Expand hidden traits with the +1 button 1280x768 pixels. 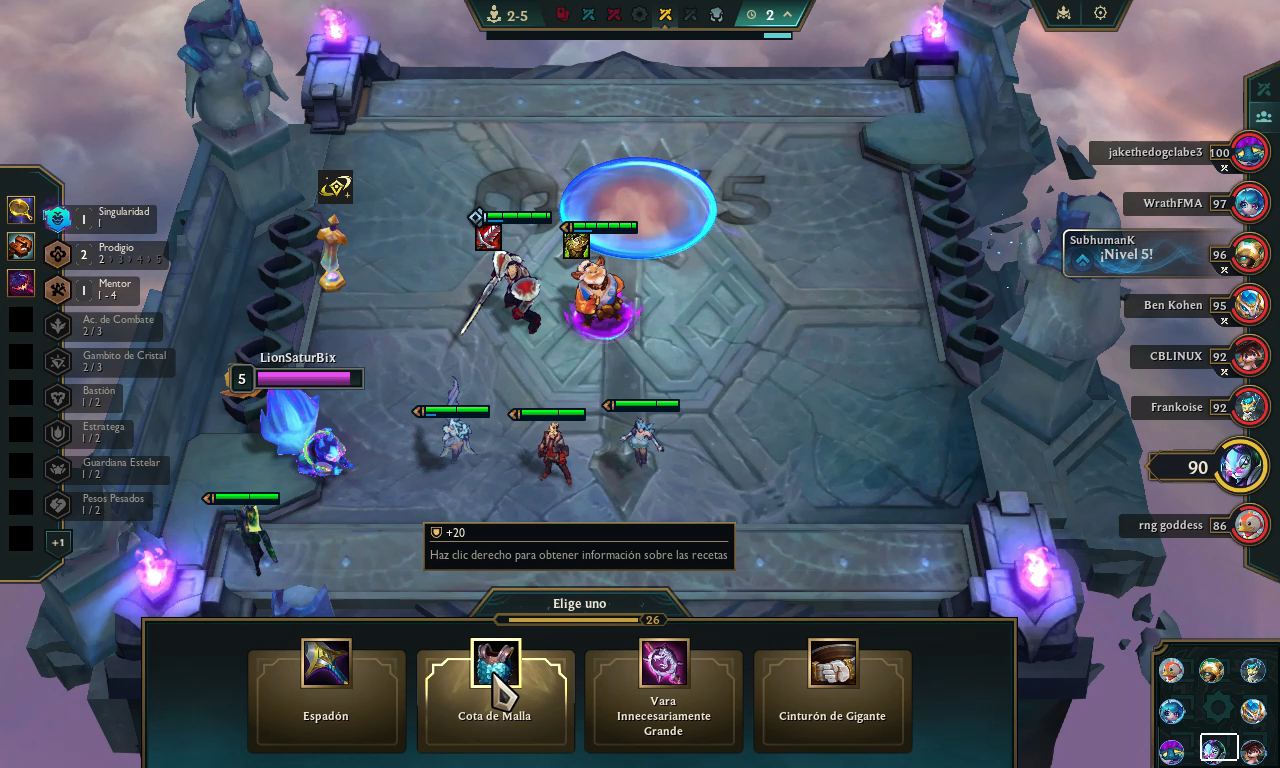[58, 542]
